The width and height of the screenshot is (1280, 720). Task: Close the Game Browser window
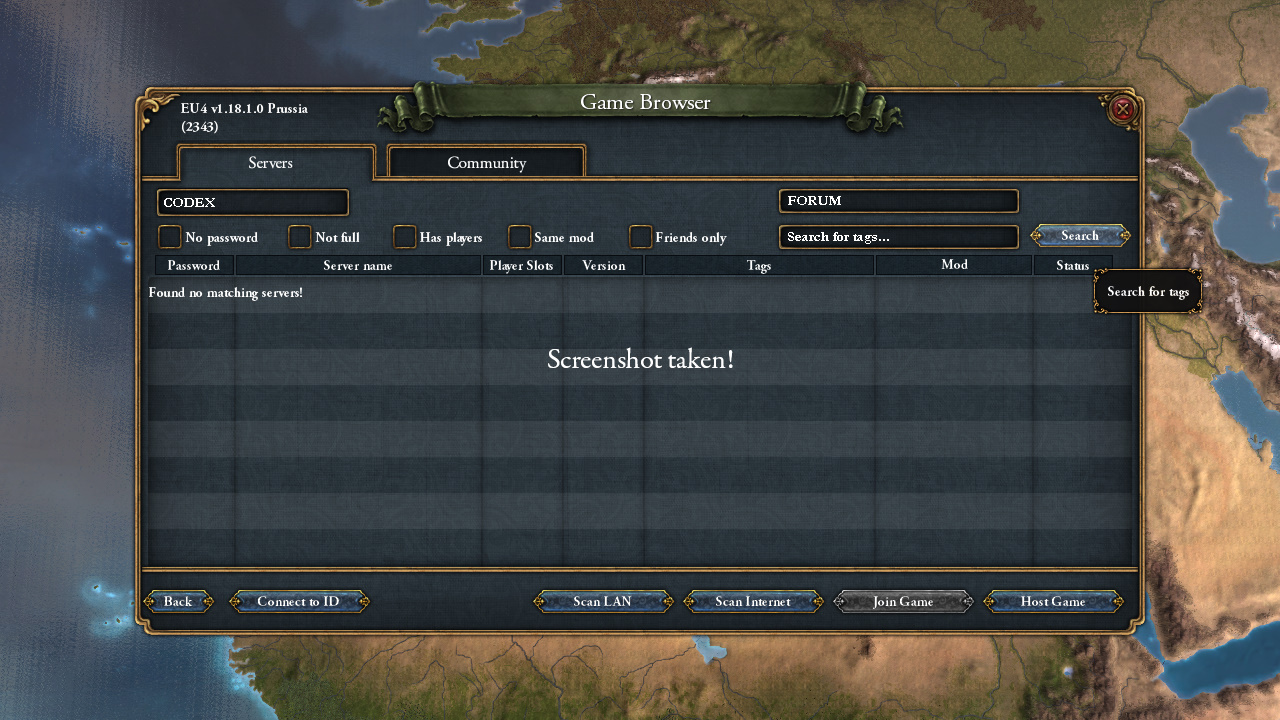pos(1122,108)
